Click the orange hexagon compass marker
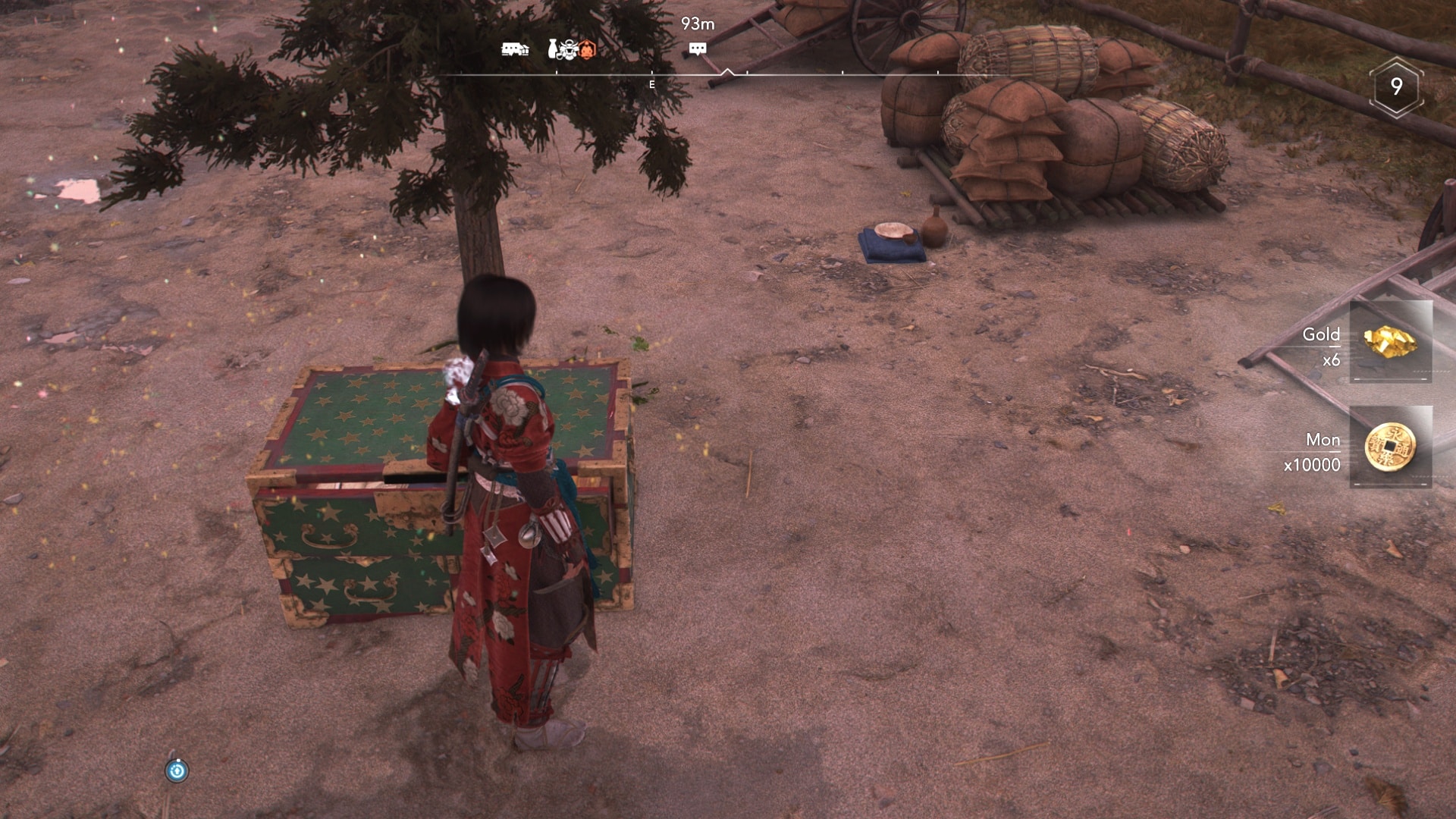The height and width of the screenshot is (819, 1456). tap(587, 50)
